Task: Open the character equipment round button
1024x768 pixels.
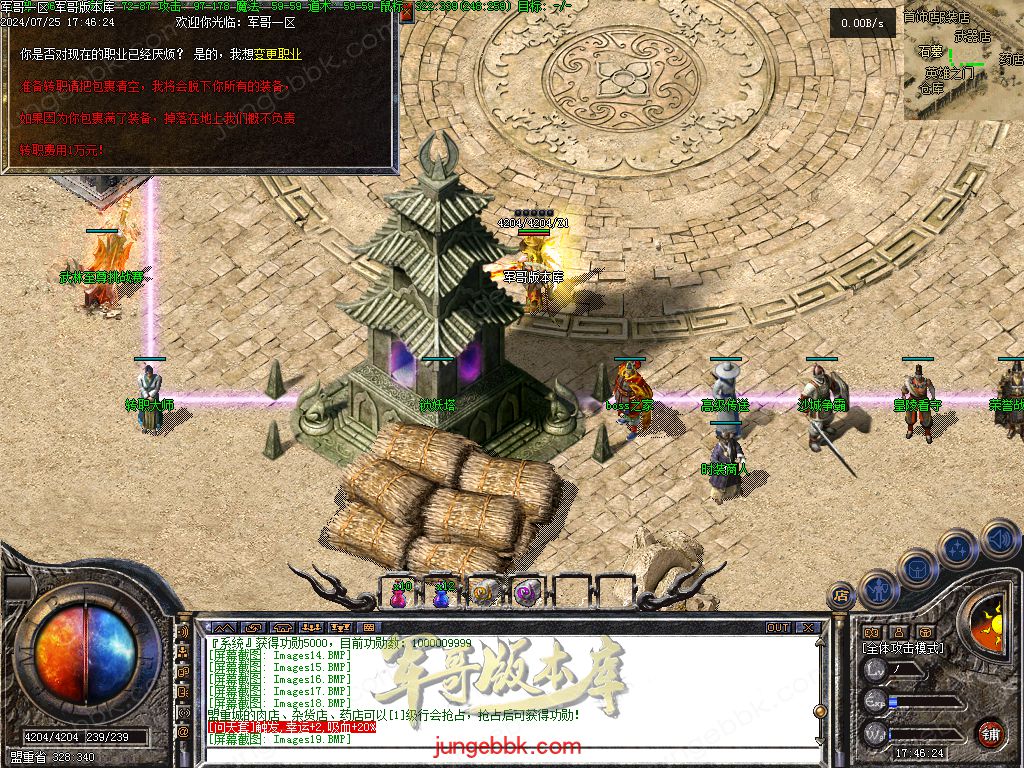Action: tap(879, 588)
